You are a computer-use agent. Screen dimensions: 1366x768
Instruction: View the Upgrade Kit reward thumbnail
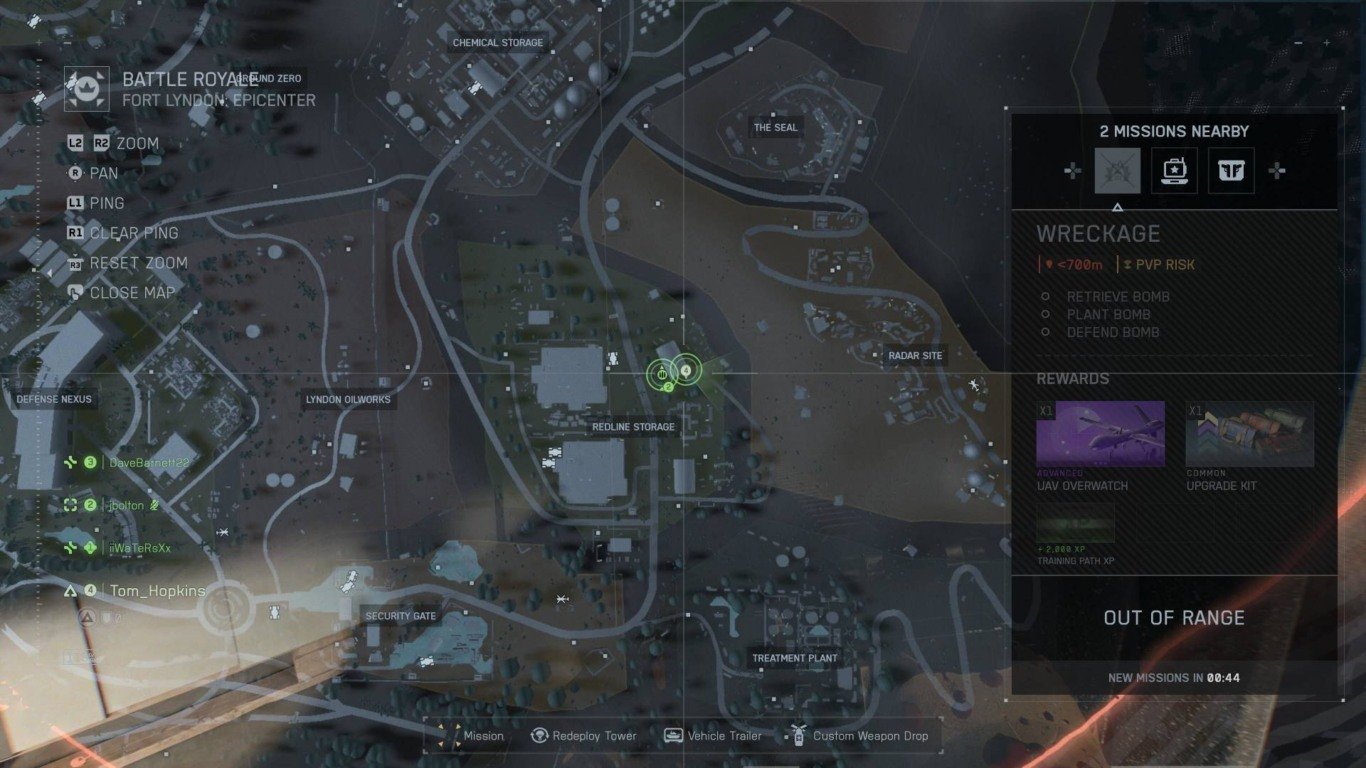point(1249,434)
